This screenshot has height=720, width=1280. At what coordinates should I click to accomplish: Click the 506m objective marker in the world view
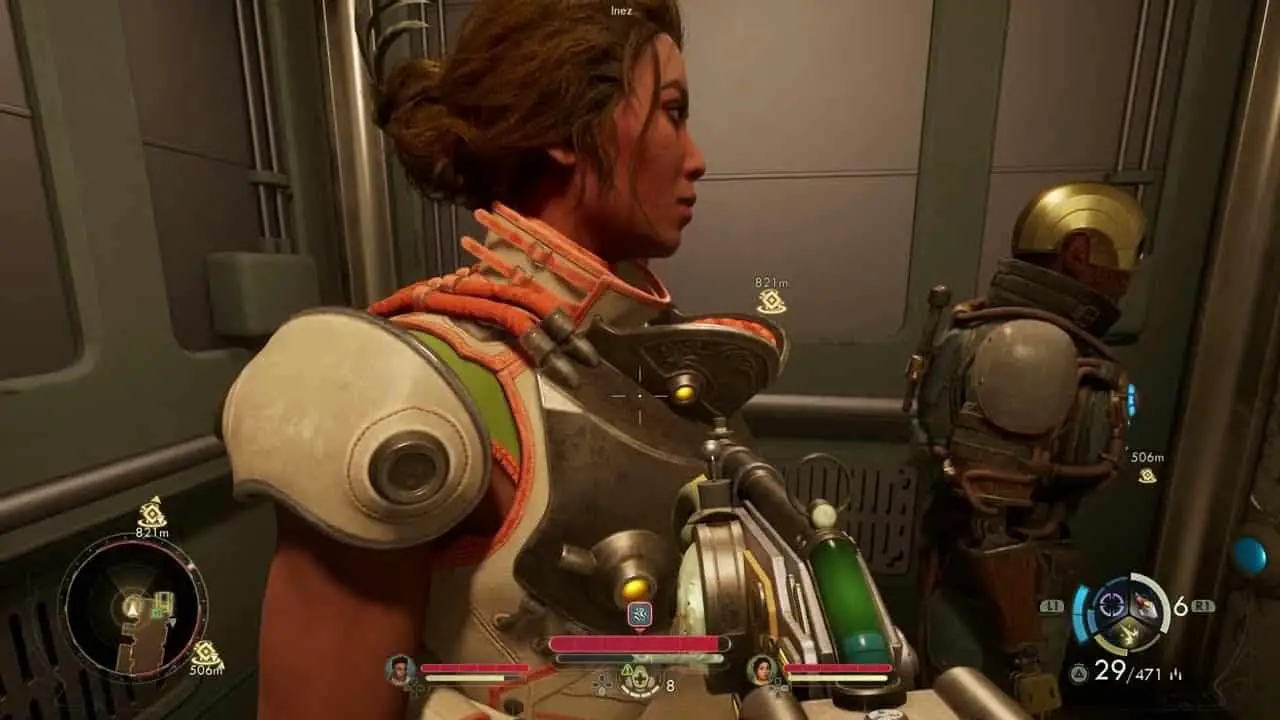[x=1147, y=475]
